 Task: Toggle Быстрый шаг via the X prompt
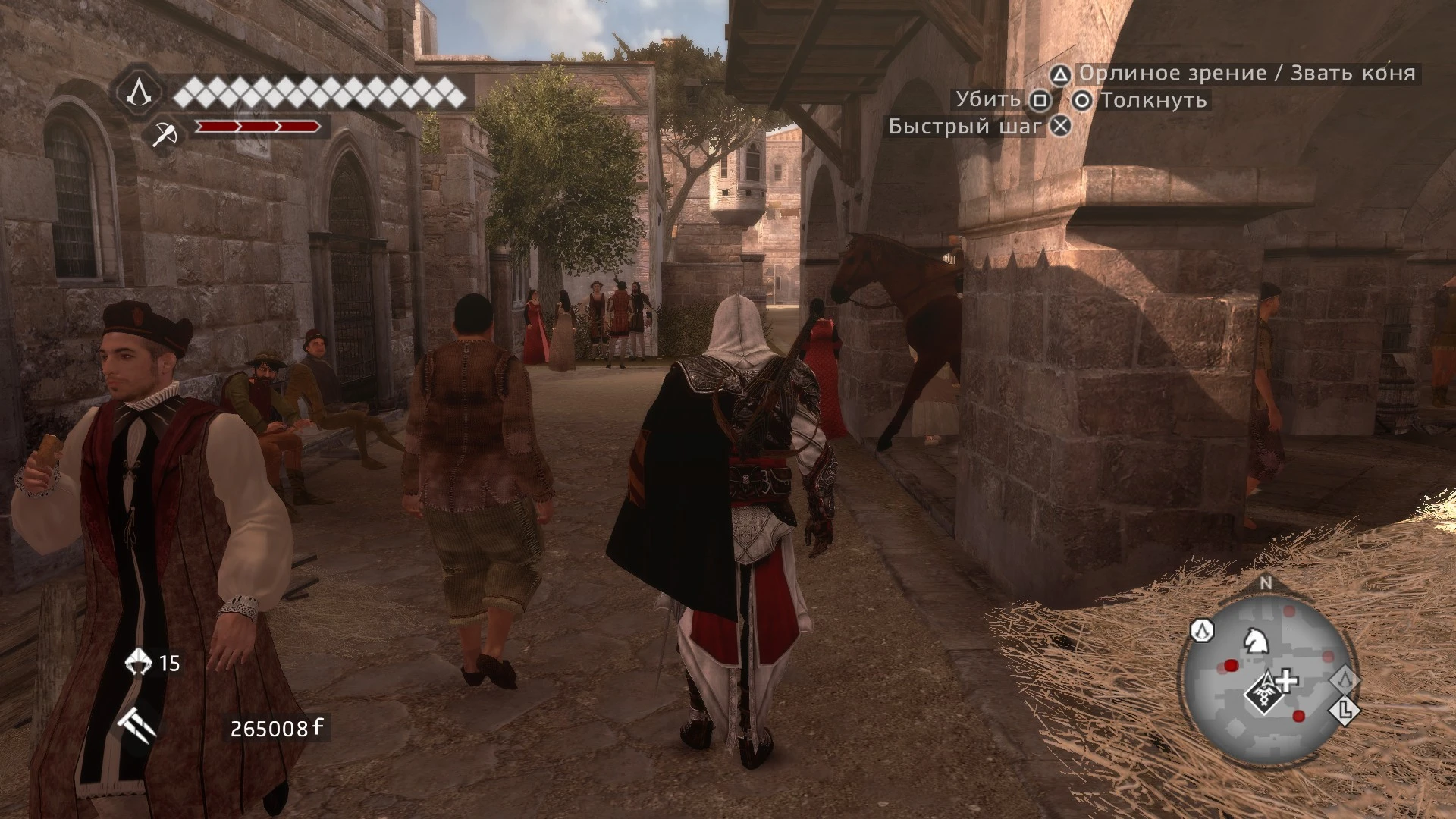click(x=1059, y=125)
